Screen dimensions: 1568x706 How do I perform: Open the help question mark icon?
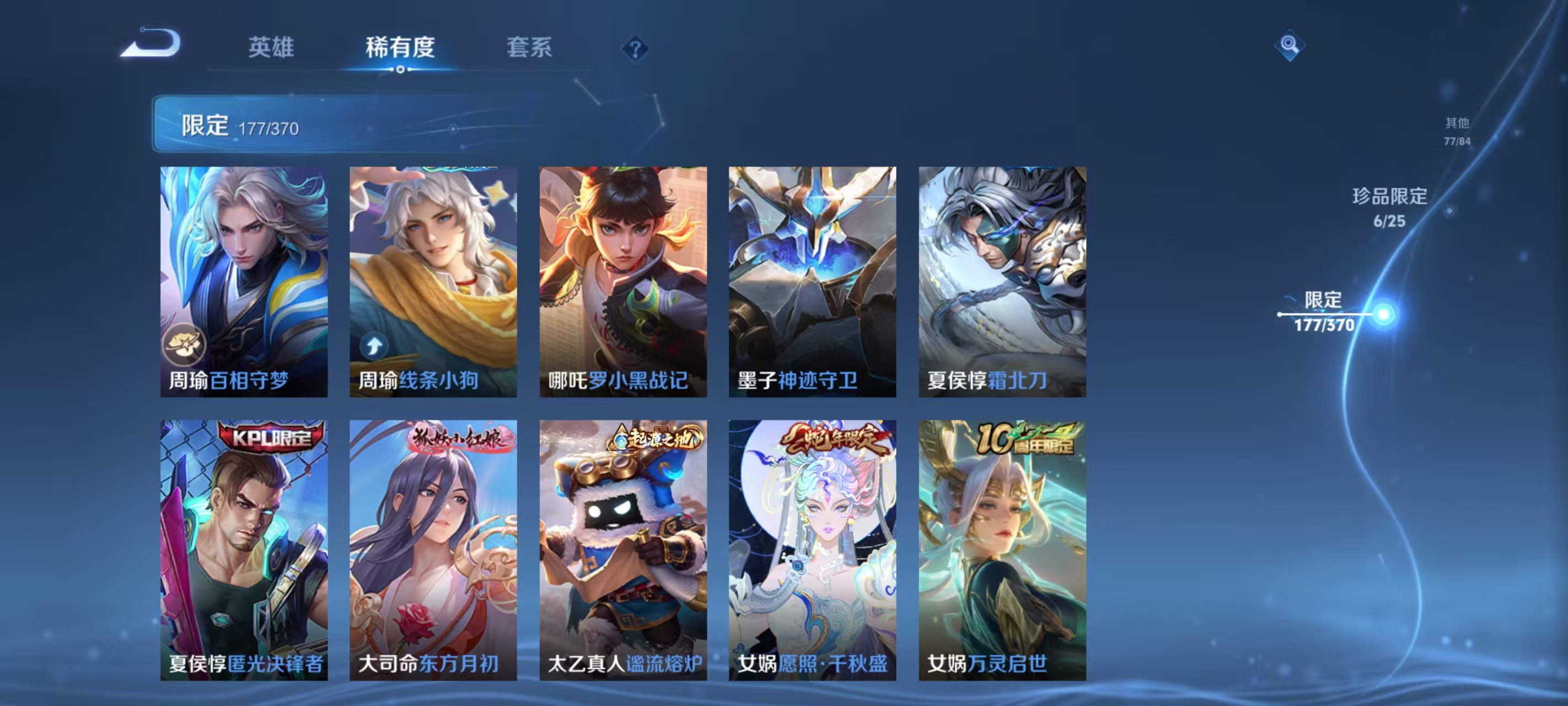click(x=635, y=47)
